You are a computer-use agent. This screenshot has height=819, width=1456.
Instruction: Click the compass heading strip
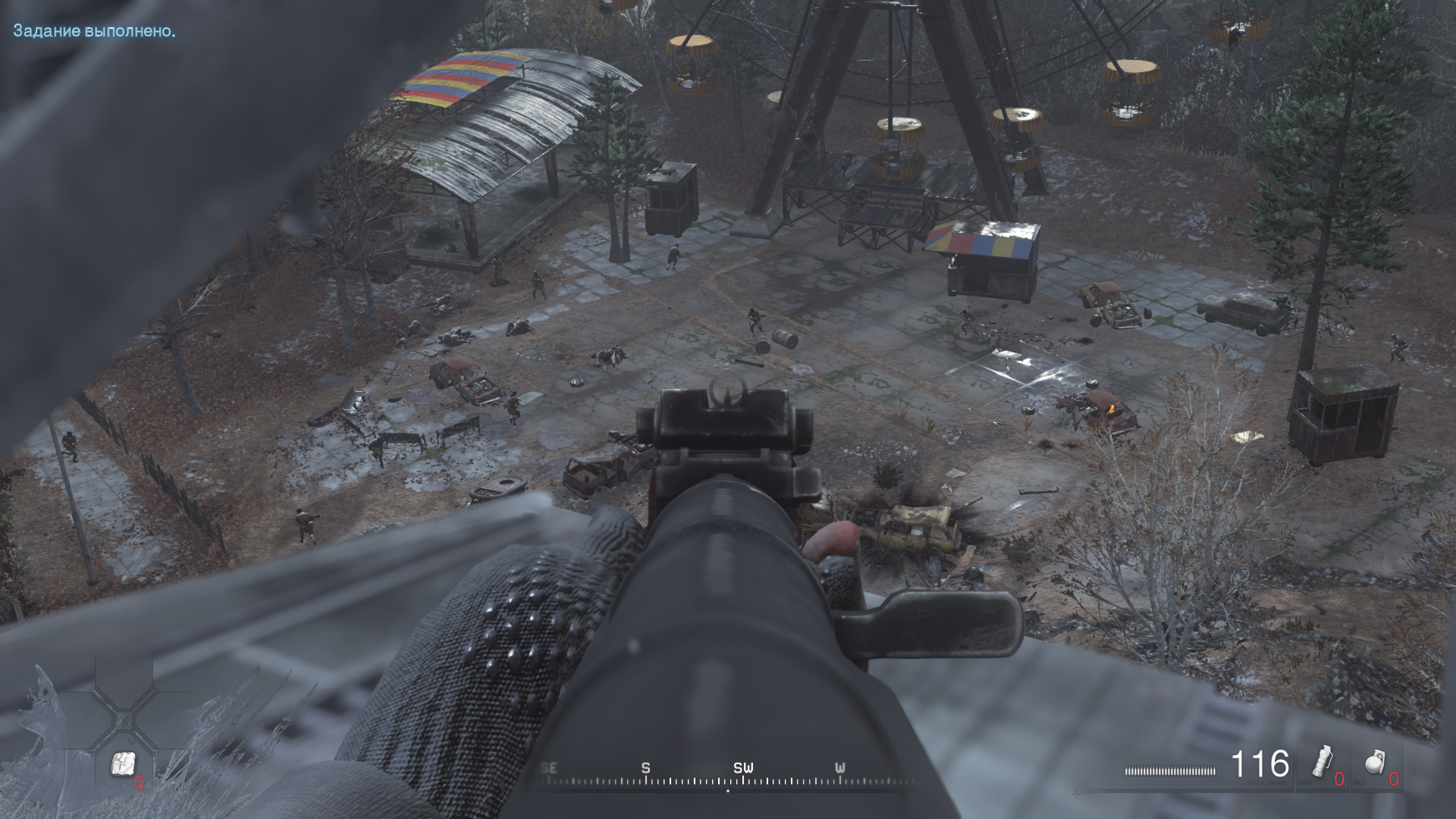[x=728, y=775]
